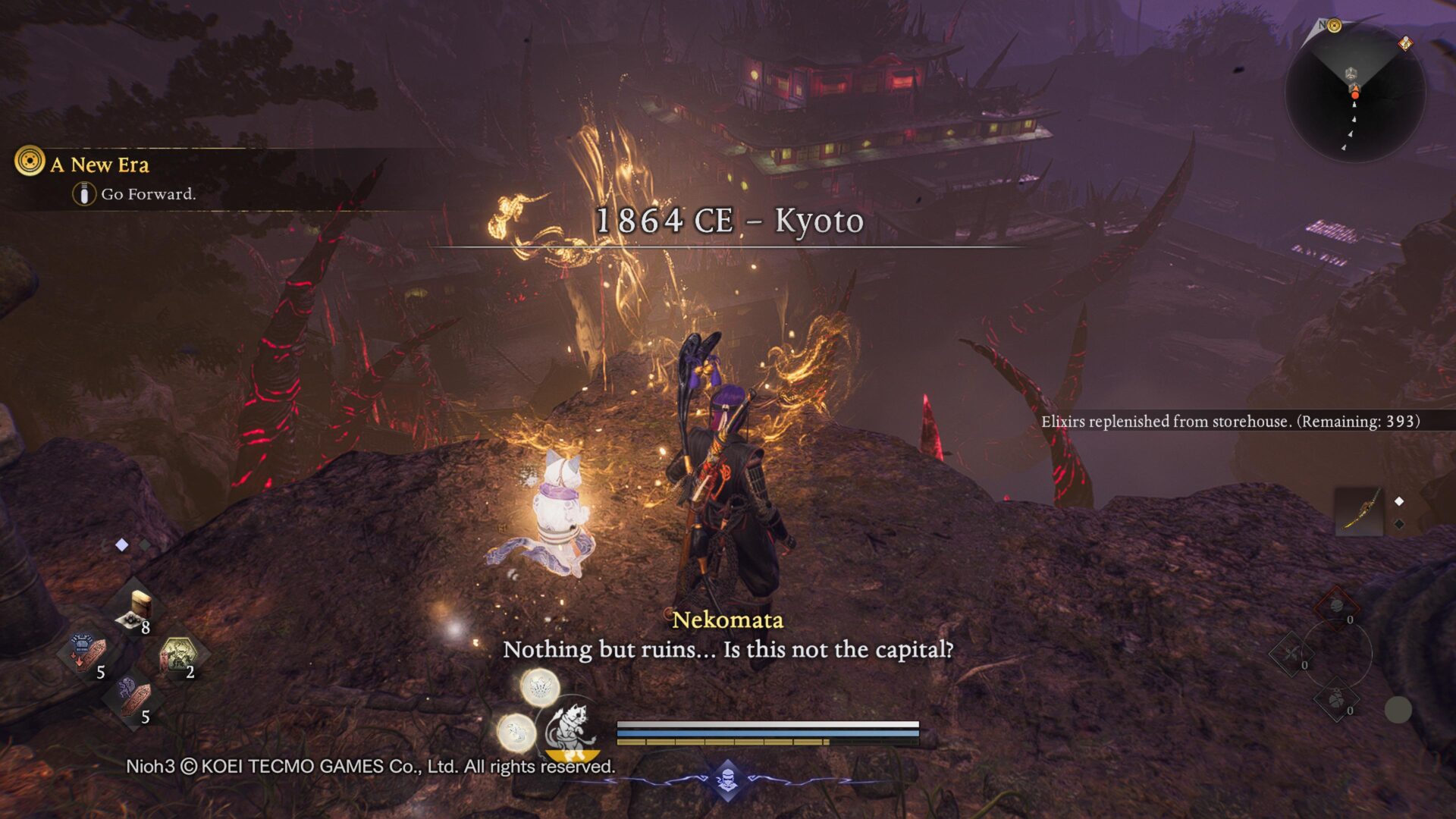Select the red-bordered bomb ninjutsu slot
Screen dimensions: 1456x819
1336,607
